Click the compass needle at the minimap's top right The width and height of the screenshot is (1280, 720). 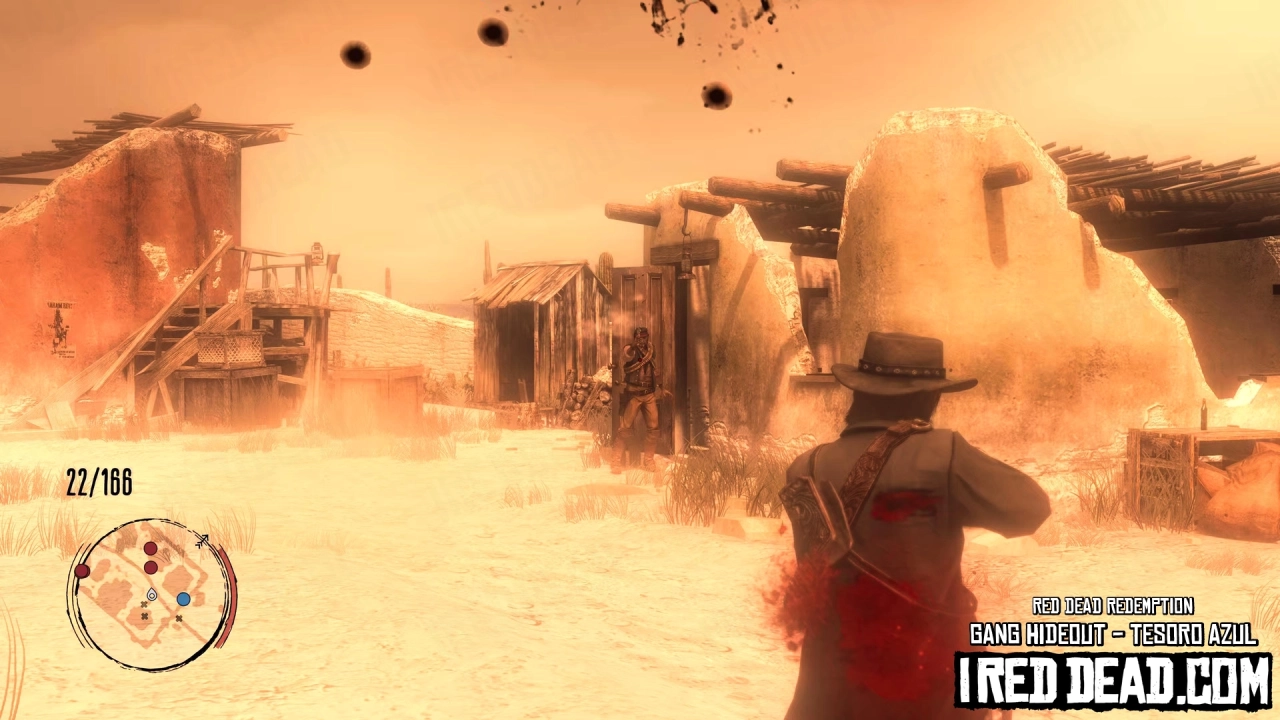coord(203,539)
